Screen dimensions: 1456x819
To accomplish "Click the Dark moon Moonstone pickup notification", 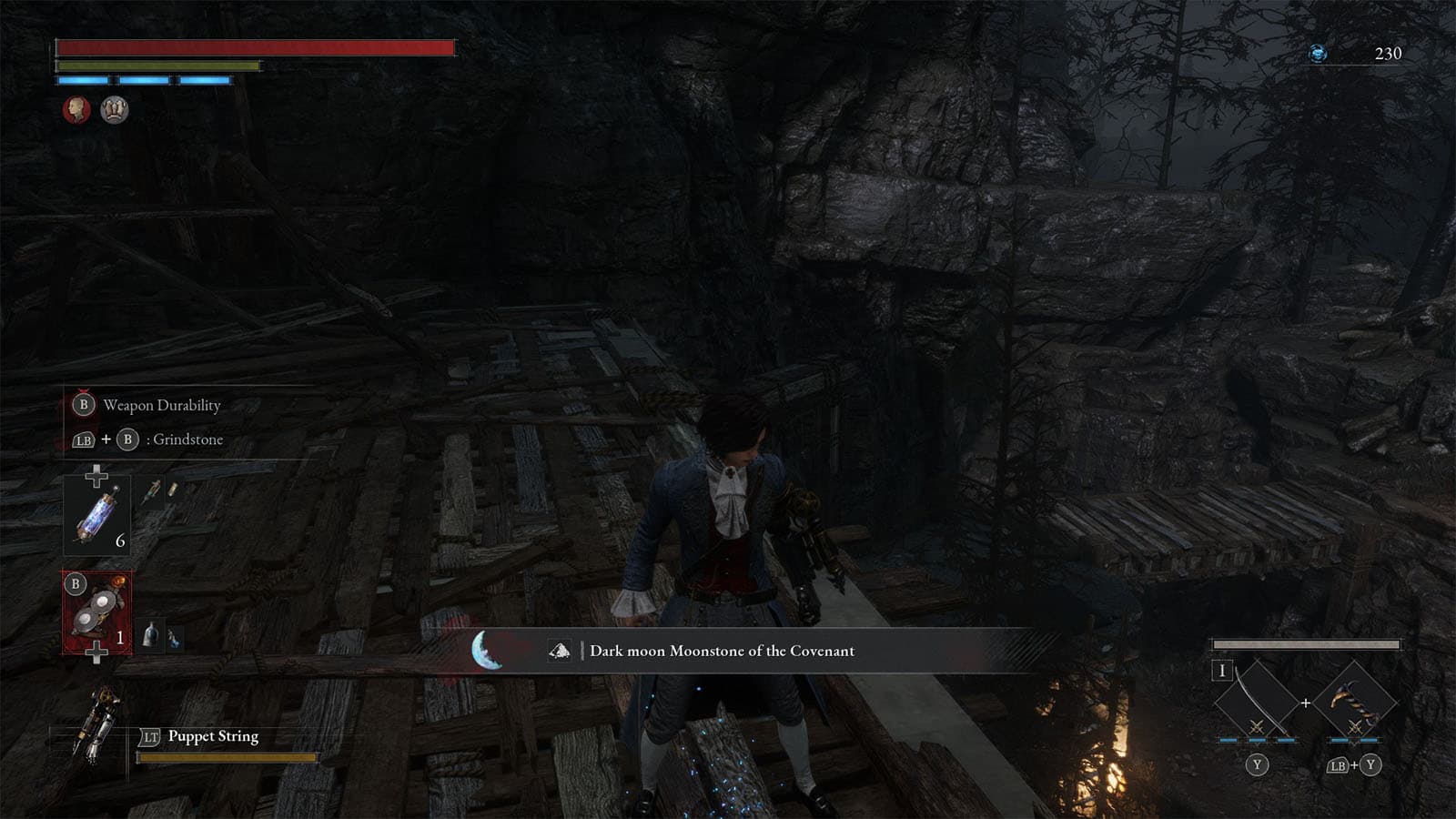I will coord(721,651).
